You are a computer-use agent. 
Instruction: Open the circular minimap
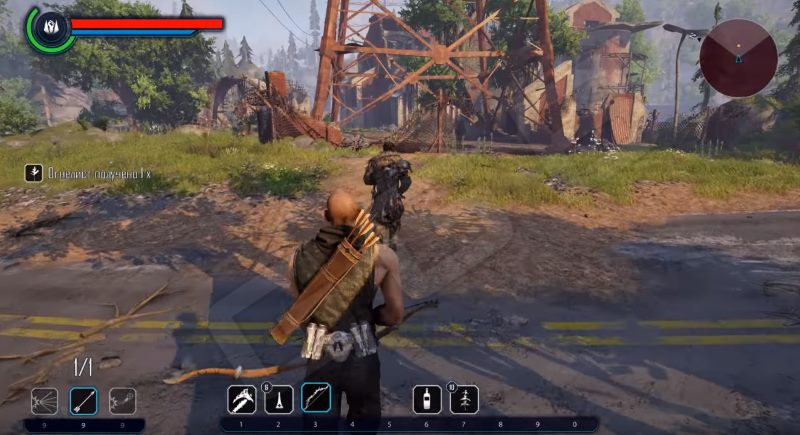tap(738, 57)
